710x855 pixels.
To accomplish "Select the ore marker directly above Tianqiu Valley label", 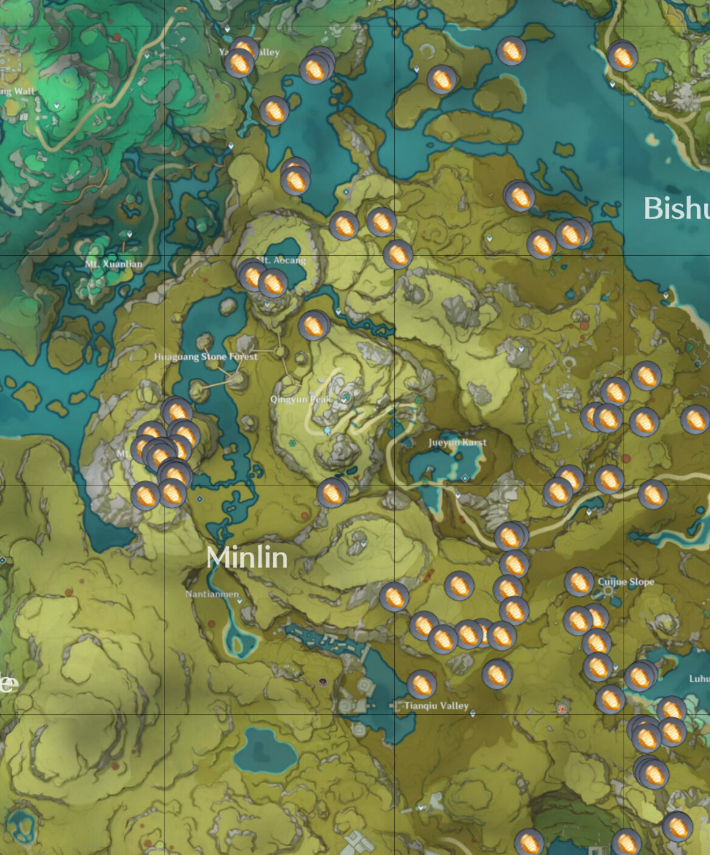I will 422,684.
